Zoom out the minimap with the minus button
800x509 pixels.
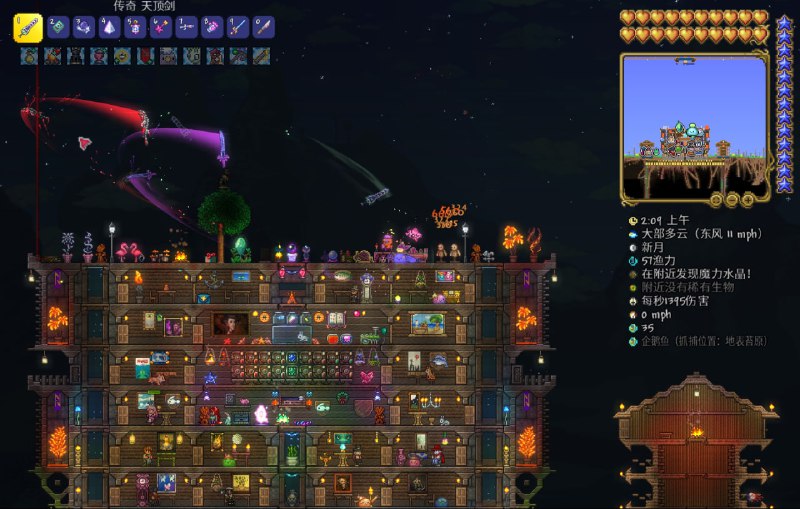click(x=733, y=199)
